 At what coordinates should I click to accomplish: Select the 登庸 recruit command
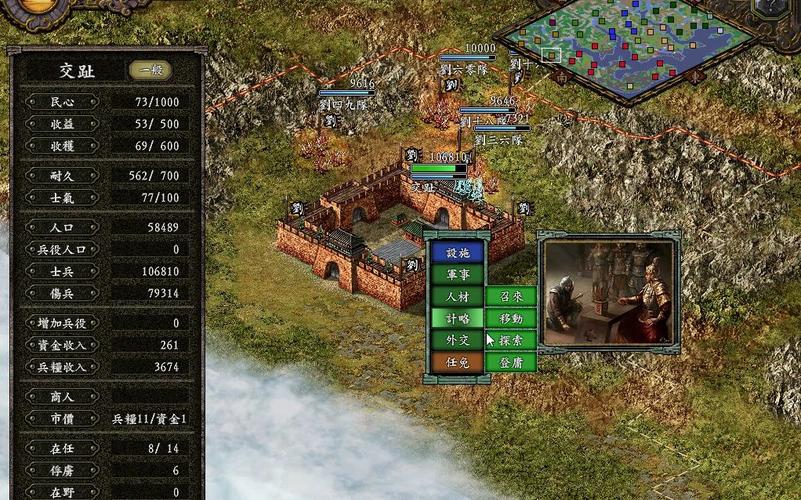click(x=511, y=362)
